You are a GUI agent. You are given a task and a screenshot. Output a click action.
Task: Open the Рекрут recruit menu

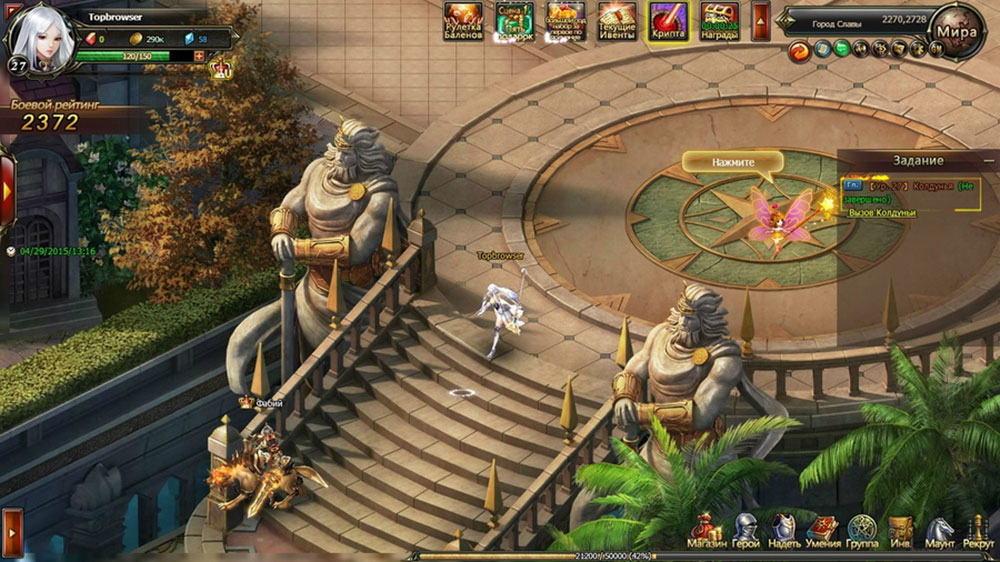[978, 532]
